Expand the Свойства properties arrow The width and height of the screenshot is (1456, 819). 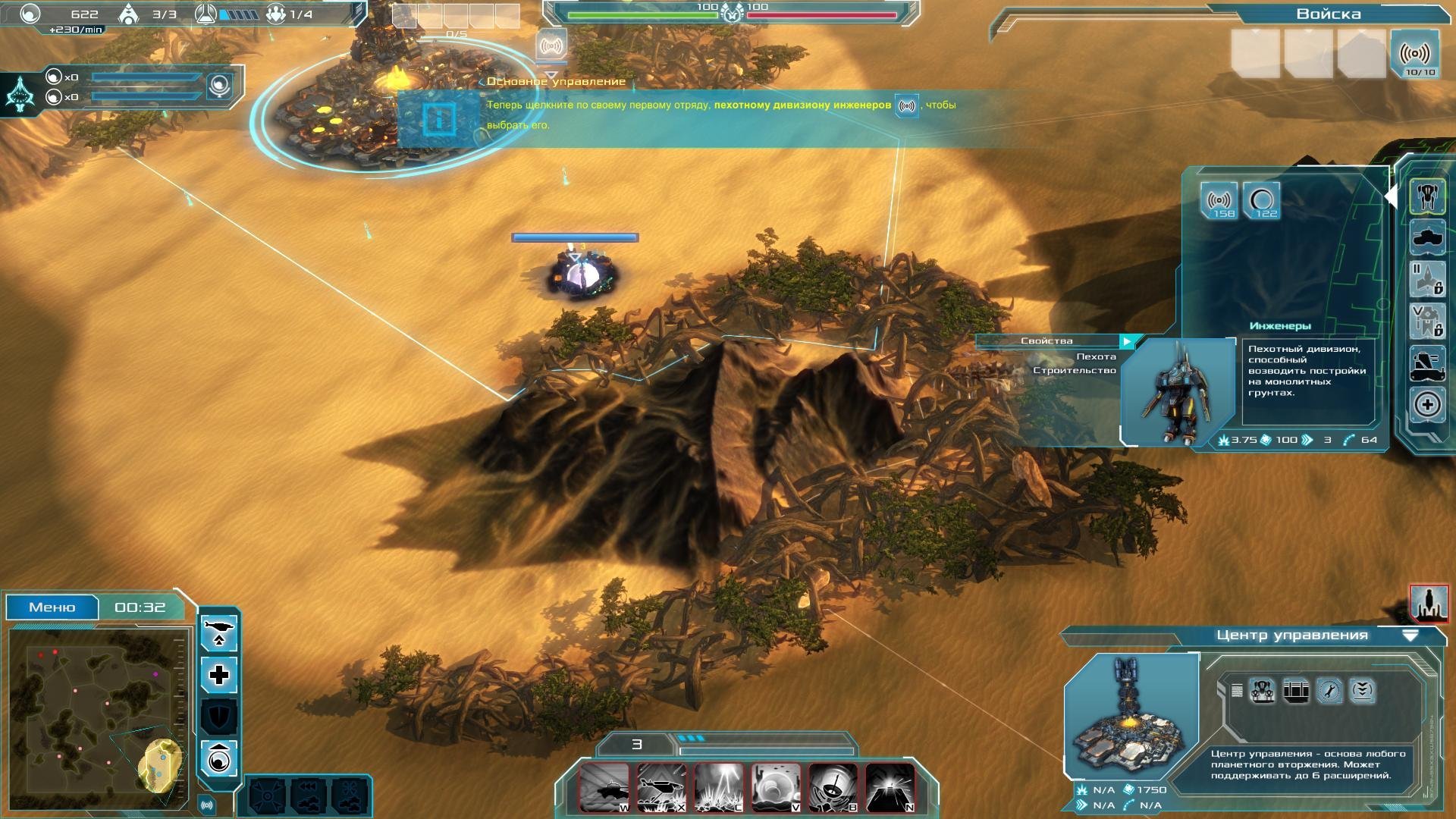coord(1128,341)
